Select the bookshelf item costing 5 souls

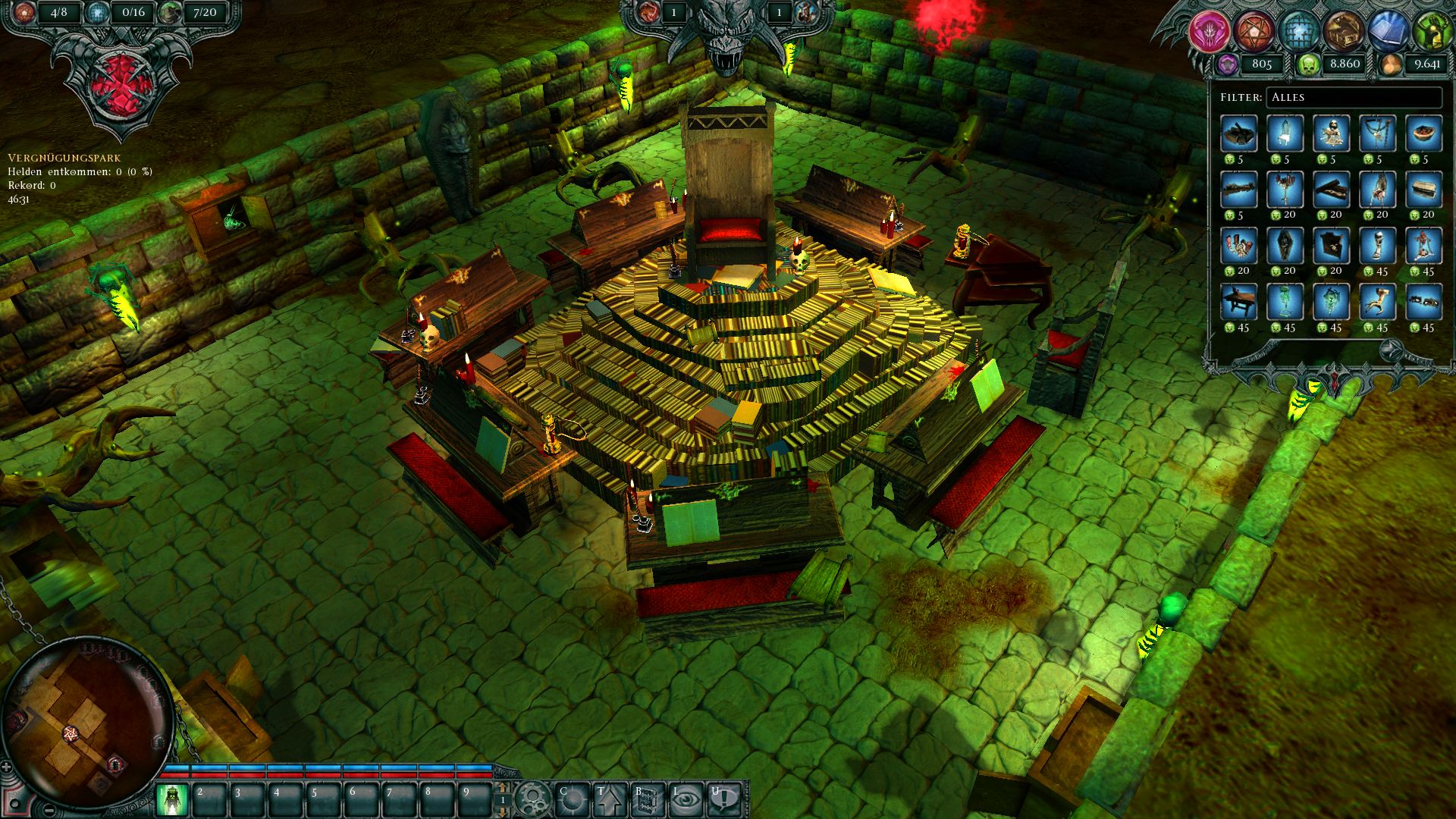(x=1238, y=135)
